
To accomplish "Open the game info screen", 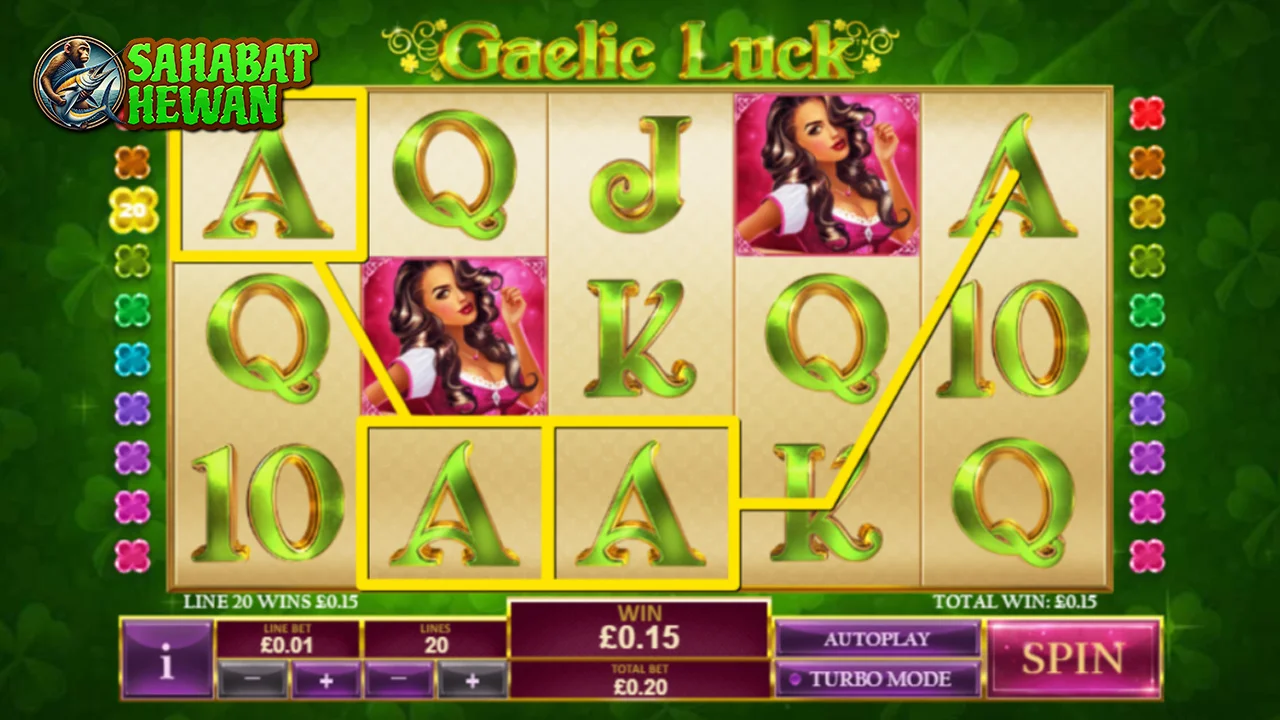I will [x=166, y=657].
